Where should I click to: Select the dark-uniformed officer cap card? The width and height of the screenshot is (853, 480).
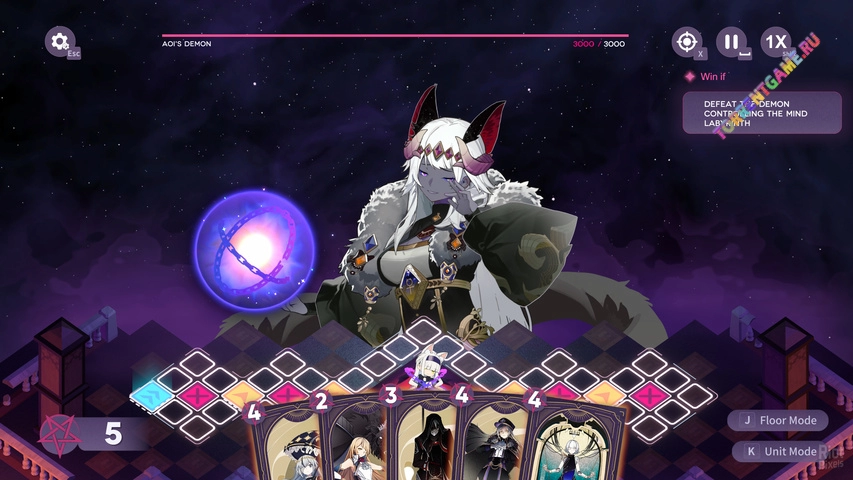(497, 440)
